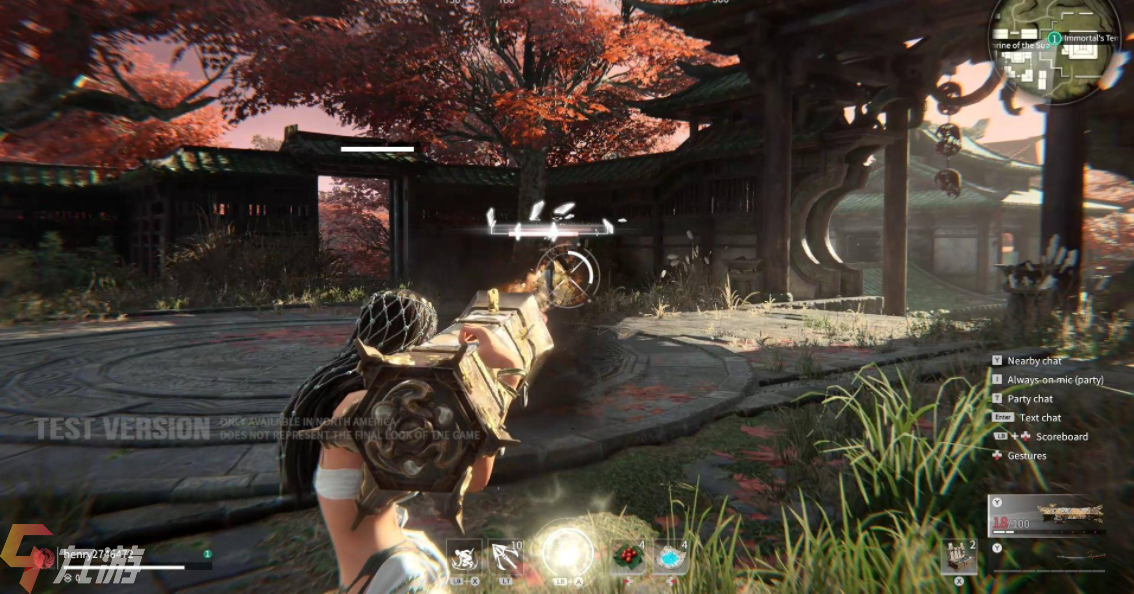Activate the crouching figure skill icon
The image size is (1134, 594).
click(x=465, y=556)
